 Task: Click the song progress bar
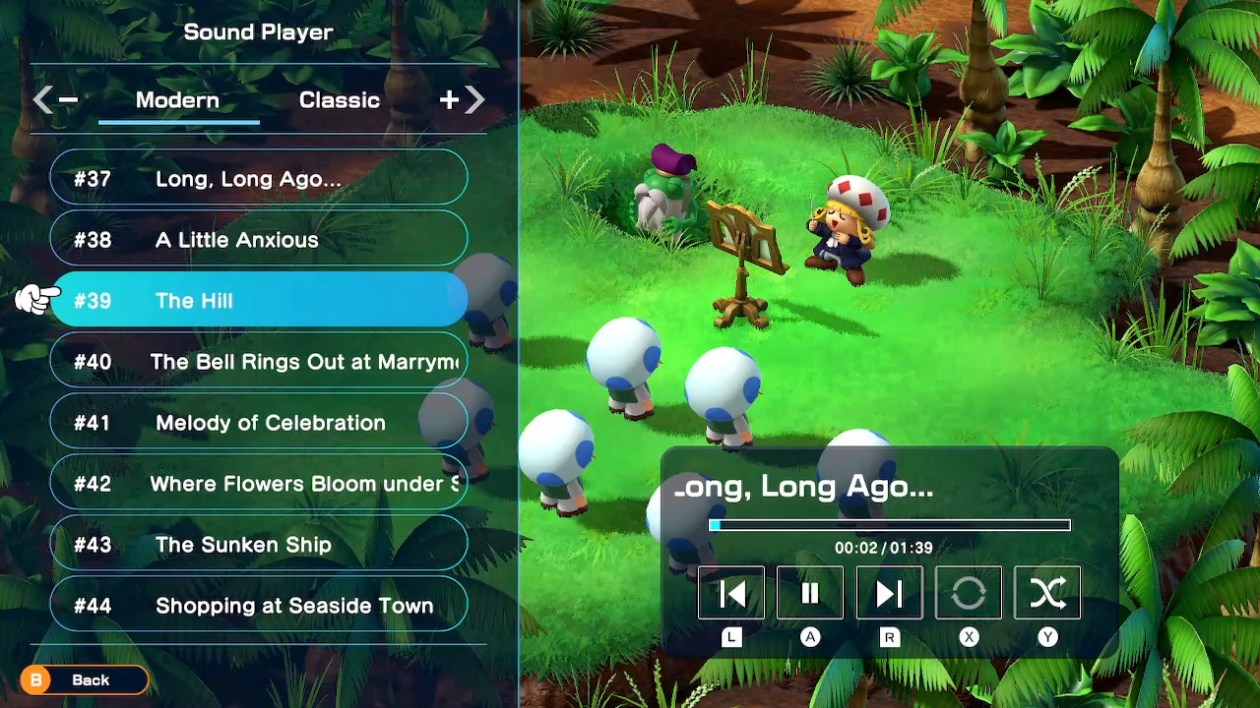tap(889, 525)
